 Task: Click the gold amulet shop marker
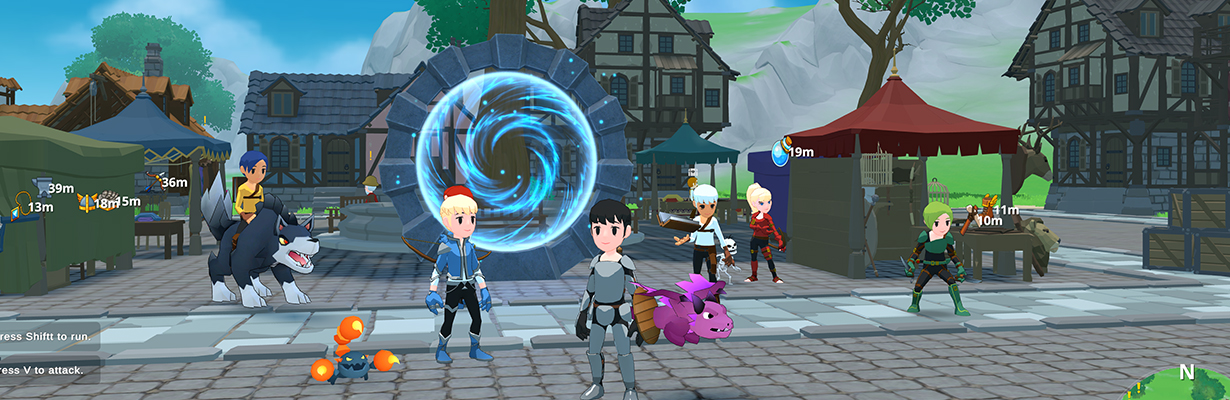(20, 204)
